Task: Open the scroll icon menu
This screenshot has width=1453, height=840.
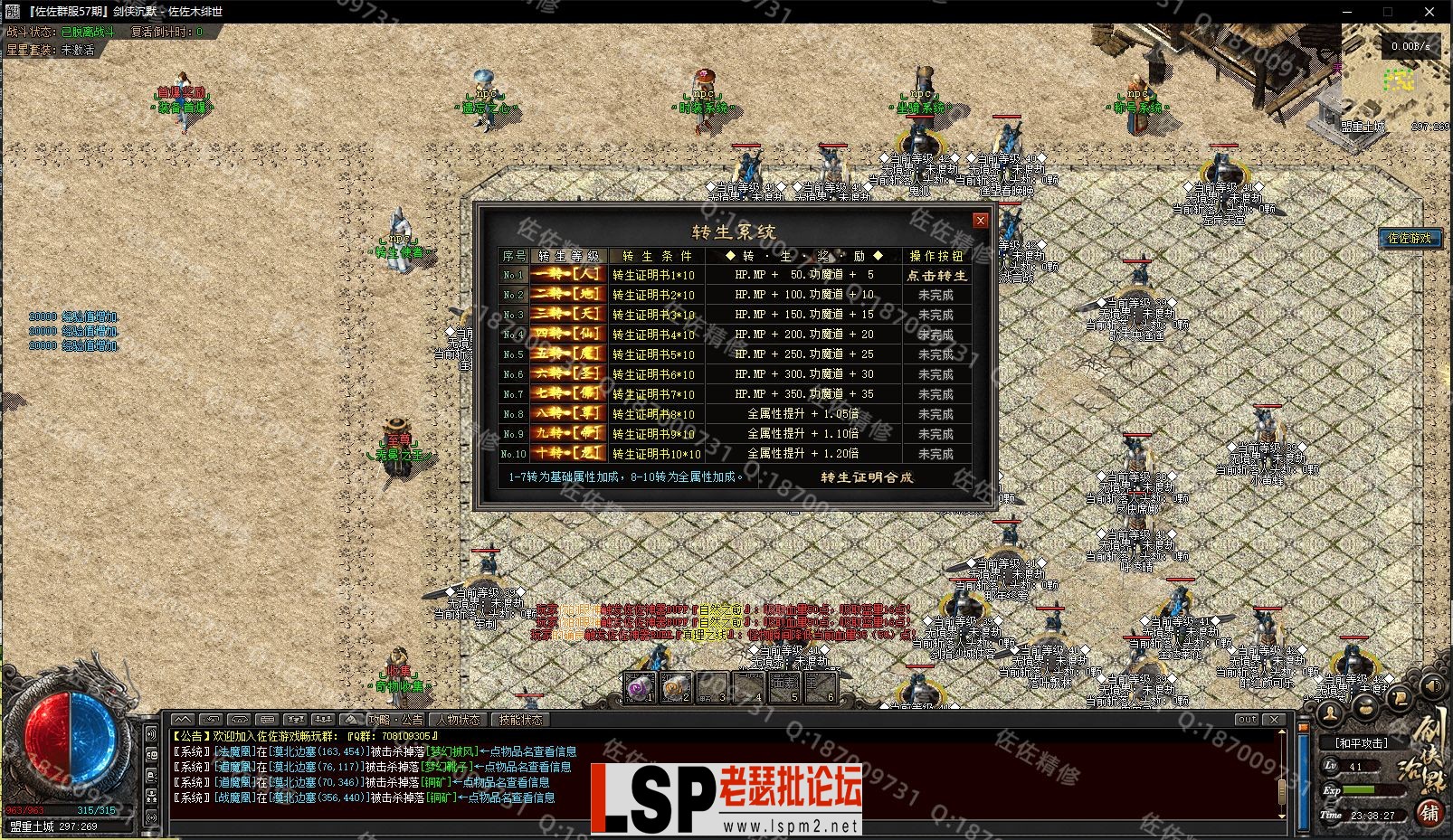Action: click(x=1399, y=697)
